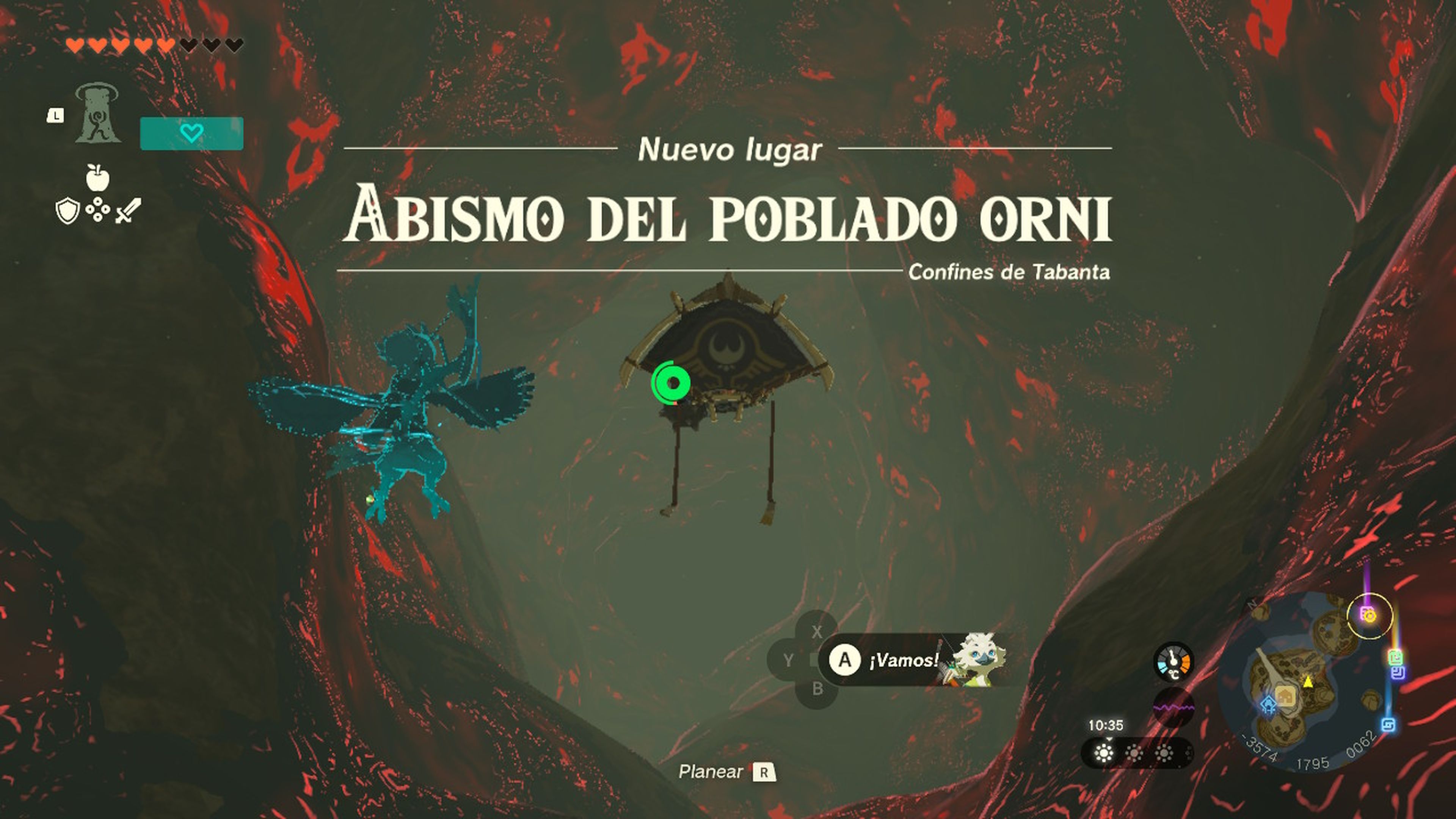
Task: Click the first weather forecast sun symbol
Action: click(x=1103, y=753)
